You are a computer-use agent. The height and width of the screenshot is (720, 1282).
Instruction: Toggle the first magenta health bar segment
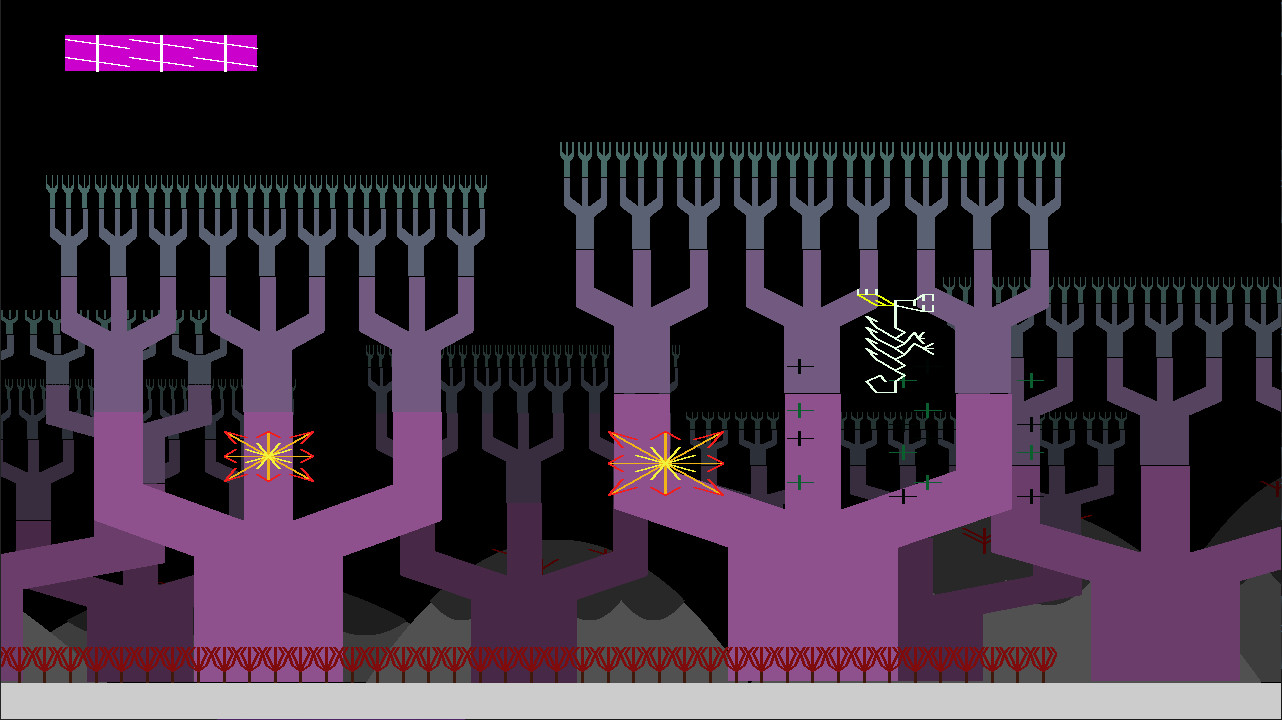(x=80, y=55)
